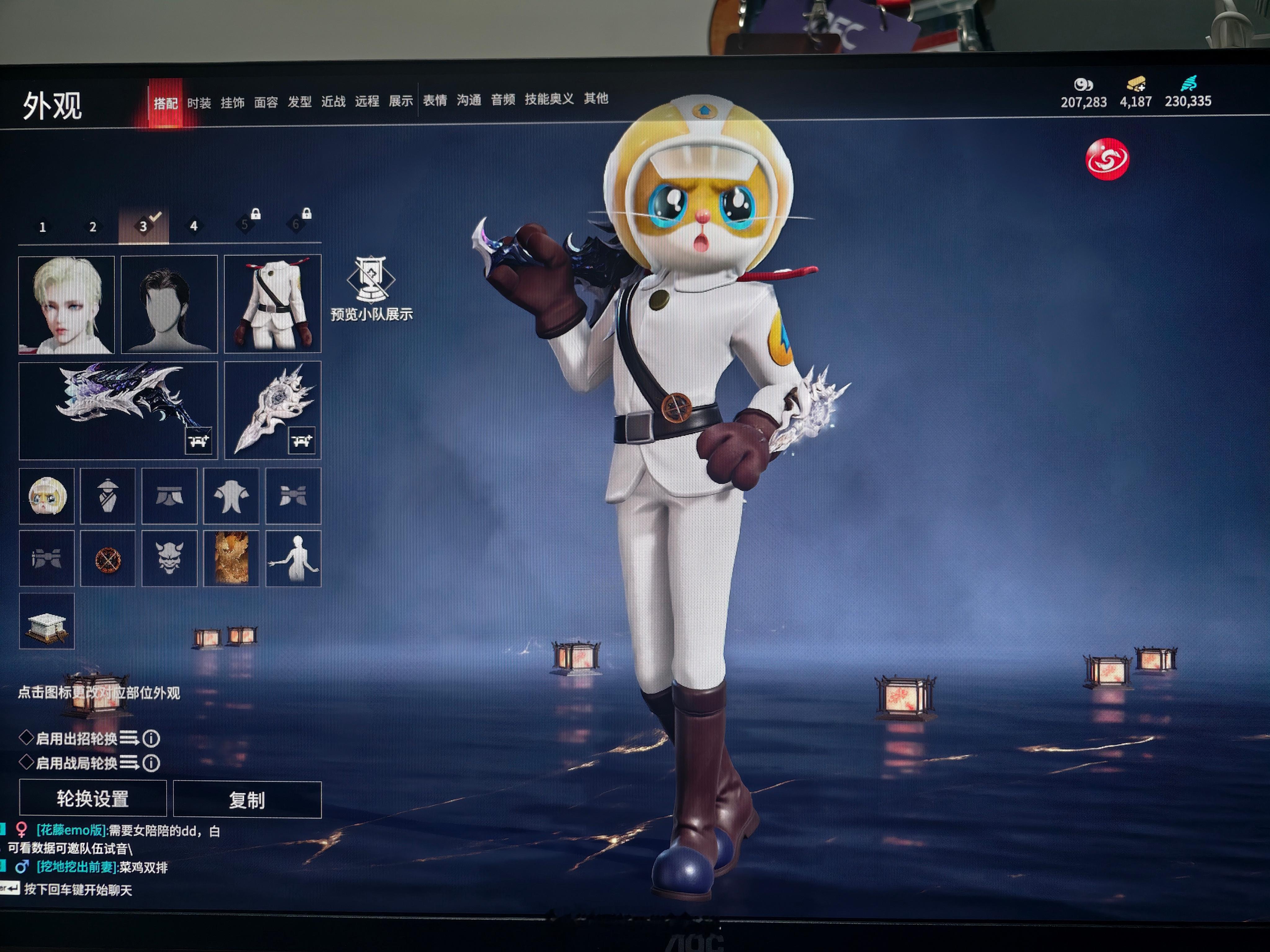Switch to the 时装 tab

[199, 103]
